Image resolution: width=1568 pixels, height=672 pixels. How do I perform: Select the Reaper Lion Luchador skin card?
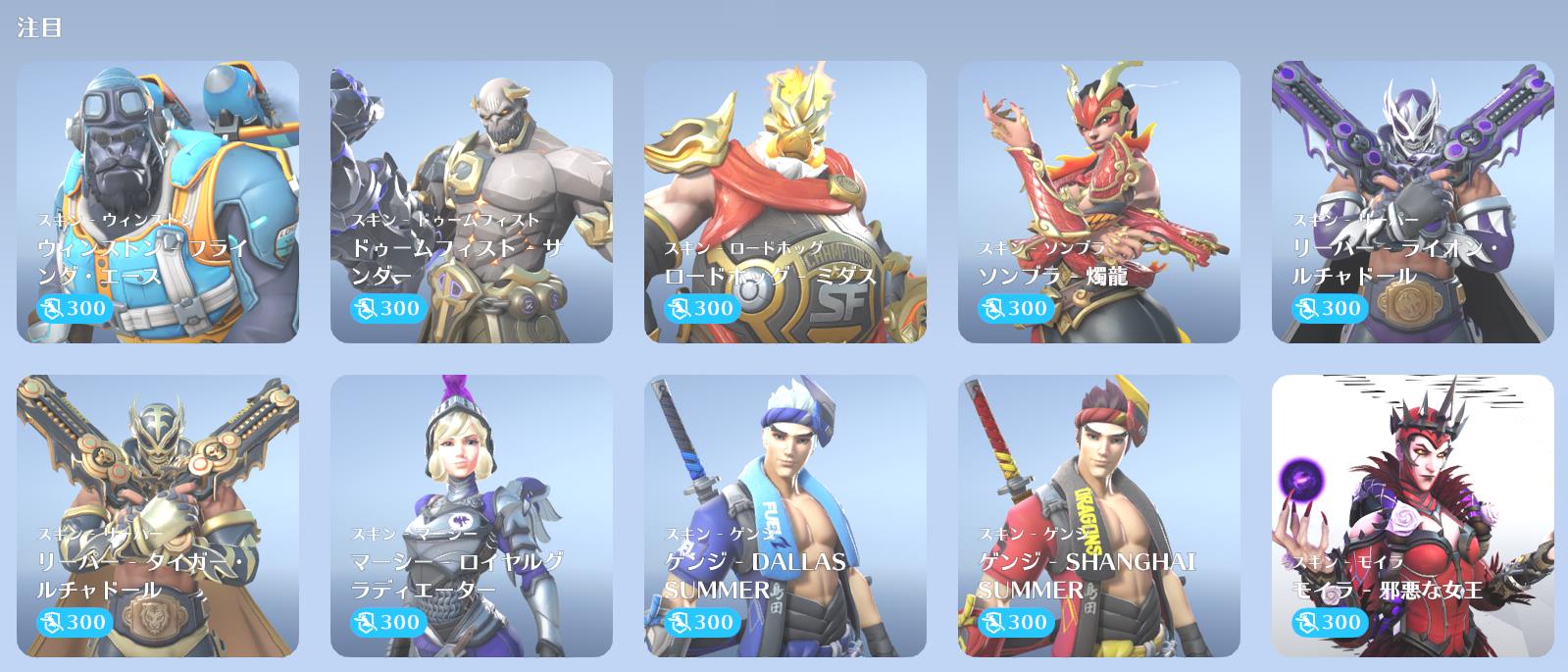point(1413,202)
